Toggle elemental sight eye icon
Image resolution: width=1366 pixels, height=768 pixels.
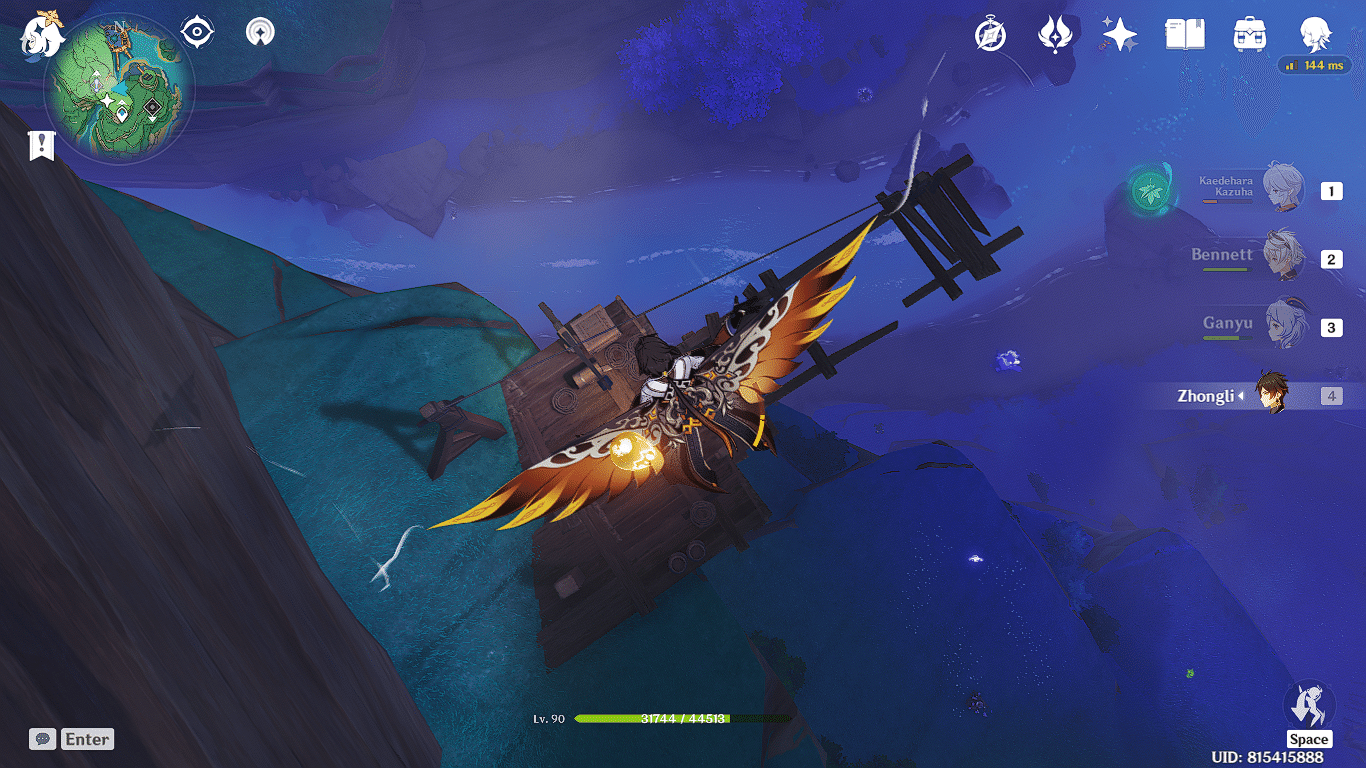pyautogui.click(x=197, y=33)
